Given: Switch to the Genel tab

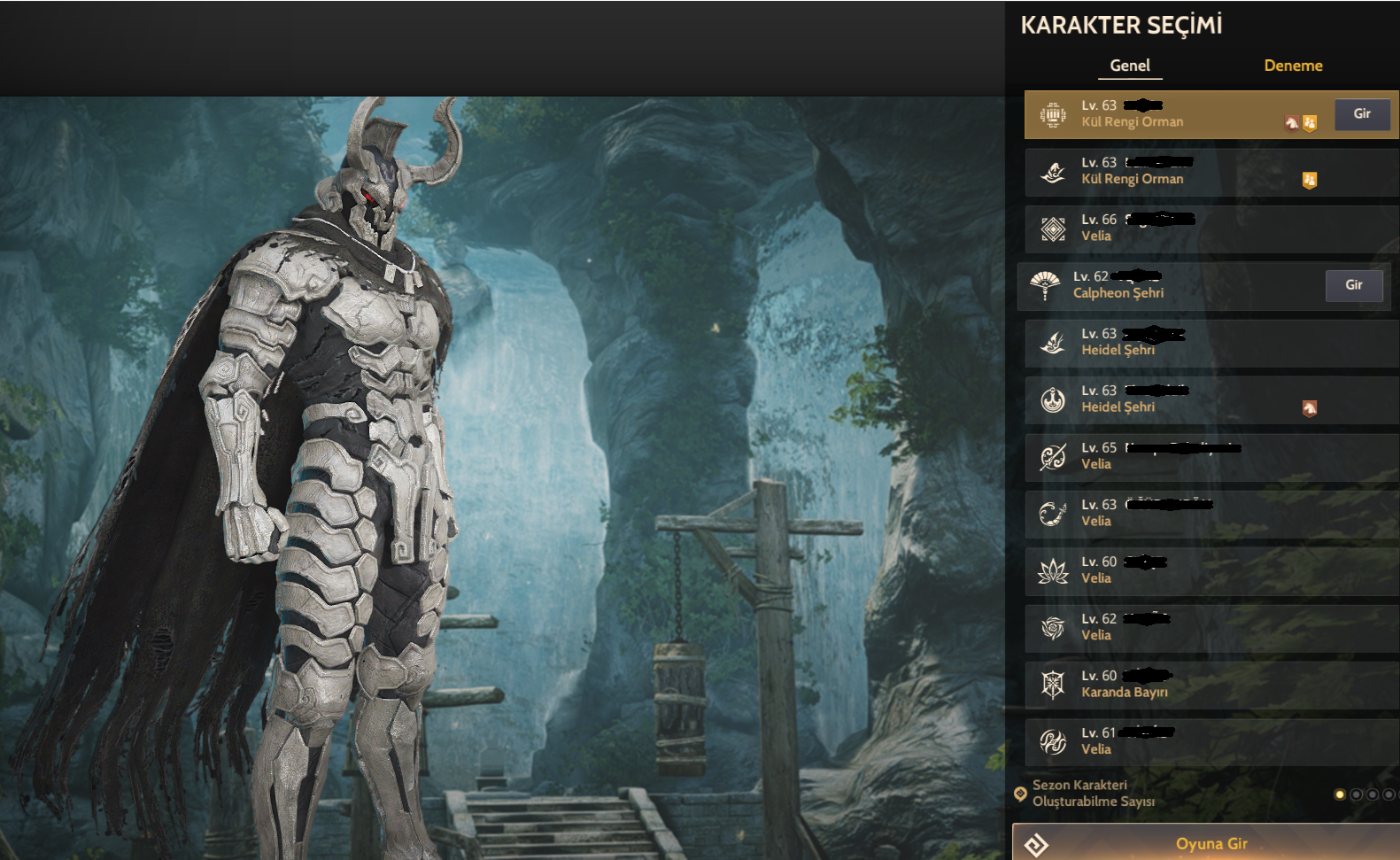Looking at the screenshot, I should (1130, 66).
